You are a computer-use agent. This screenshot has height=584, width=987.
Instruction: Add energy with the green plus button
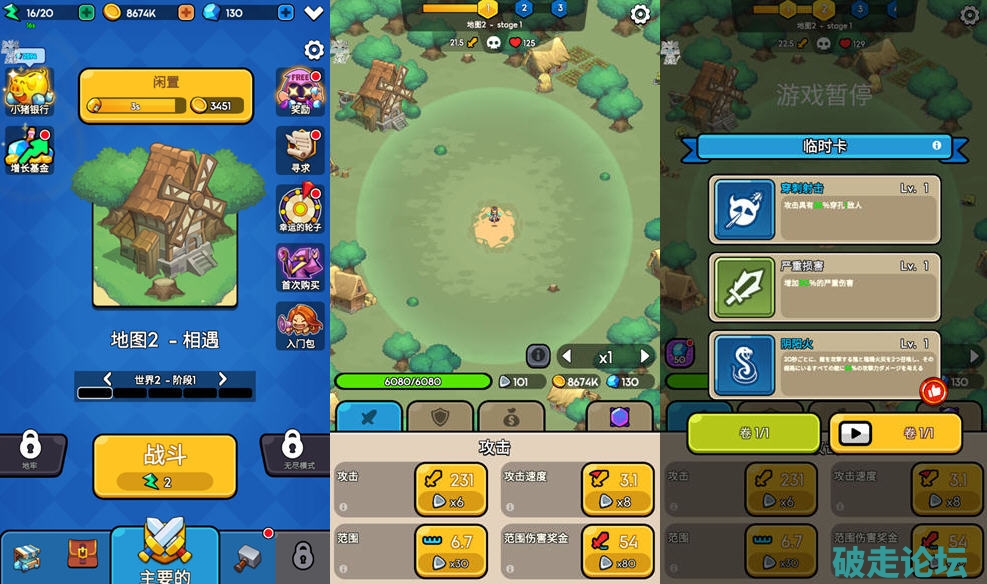tap(86, 13)
